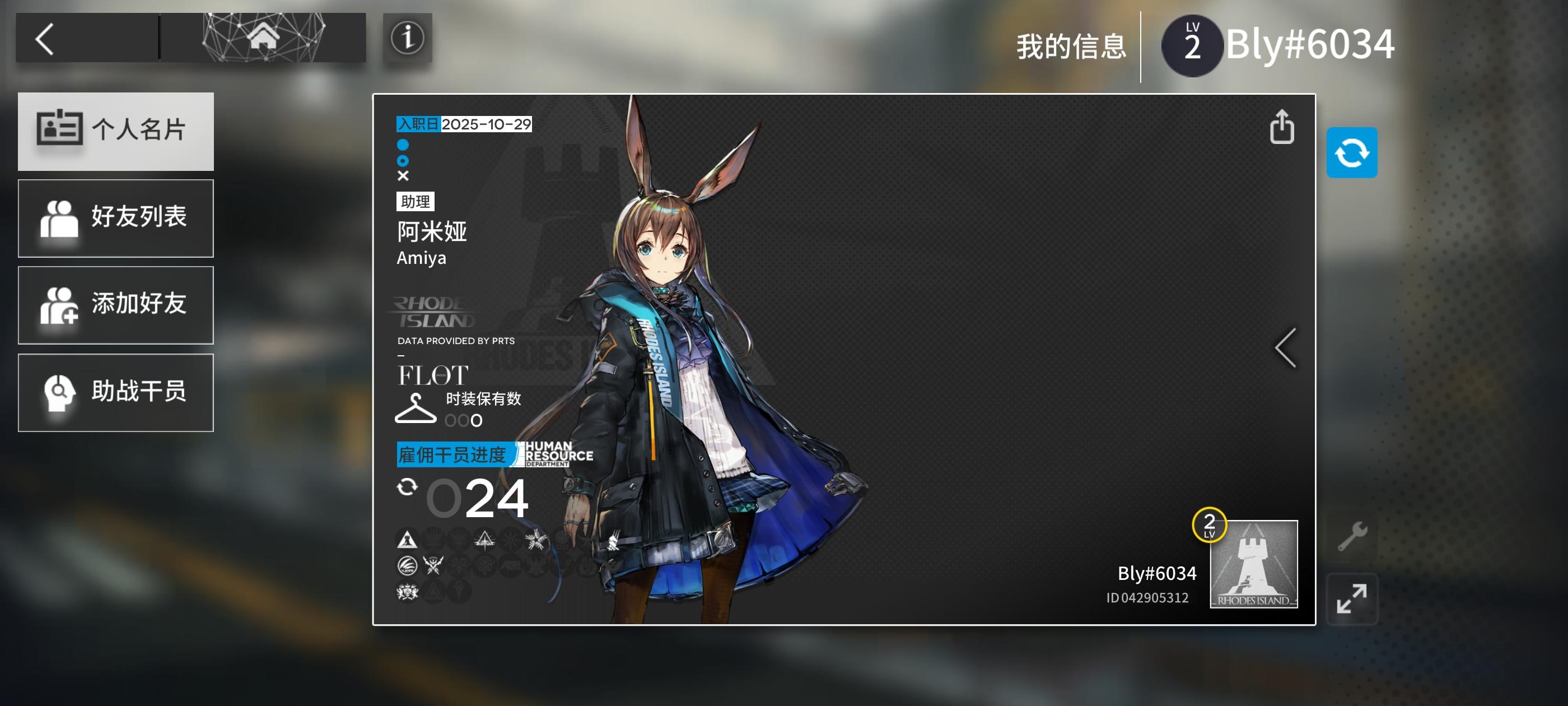Open the info (i) button
This screenshot has width=1568, height=706.
407,38
